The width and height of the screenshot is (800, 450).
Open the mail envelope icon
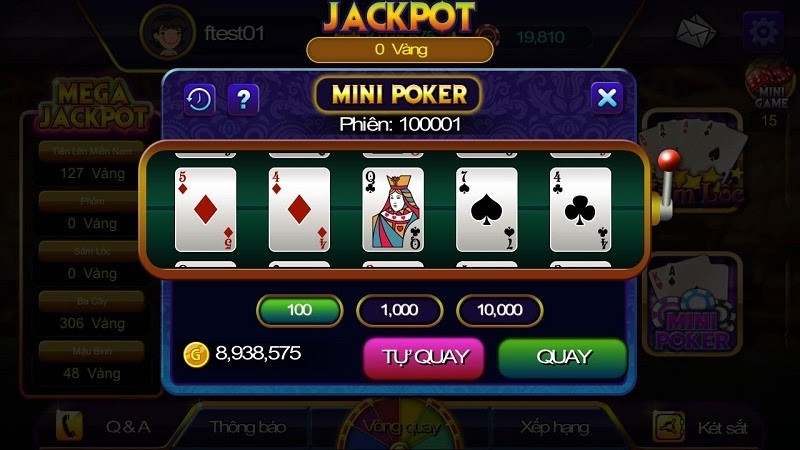click(696, 33)
